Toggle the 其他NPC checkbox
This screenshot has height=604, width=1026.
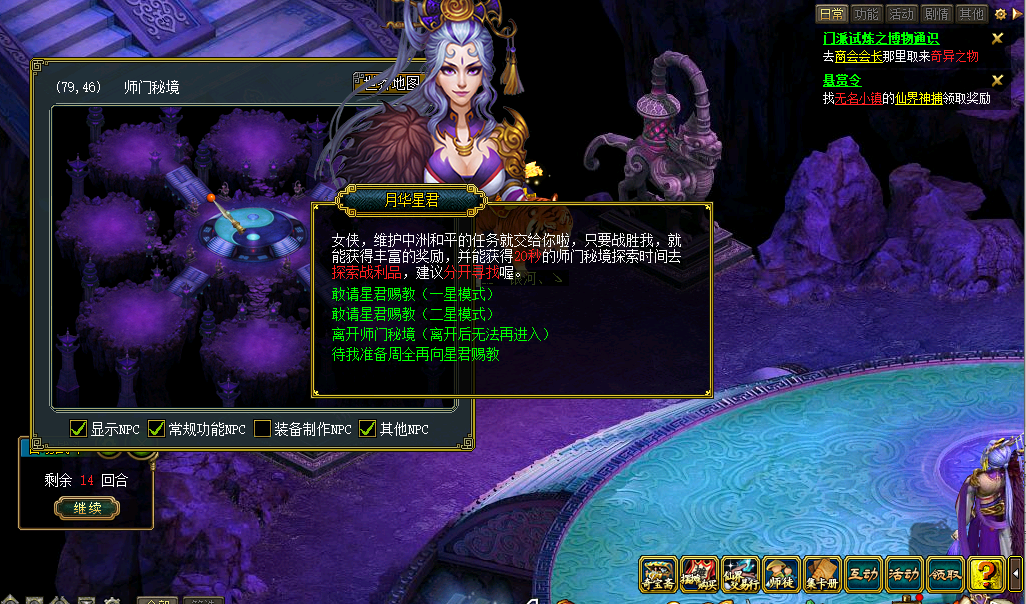[367, 429]
